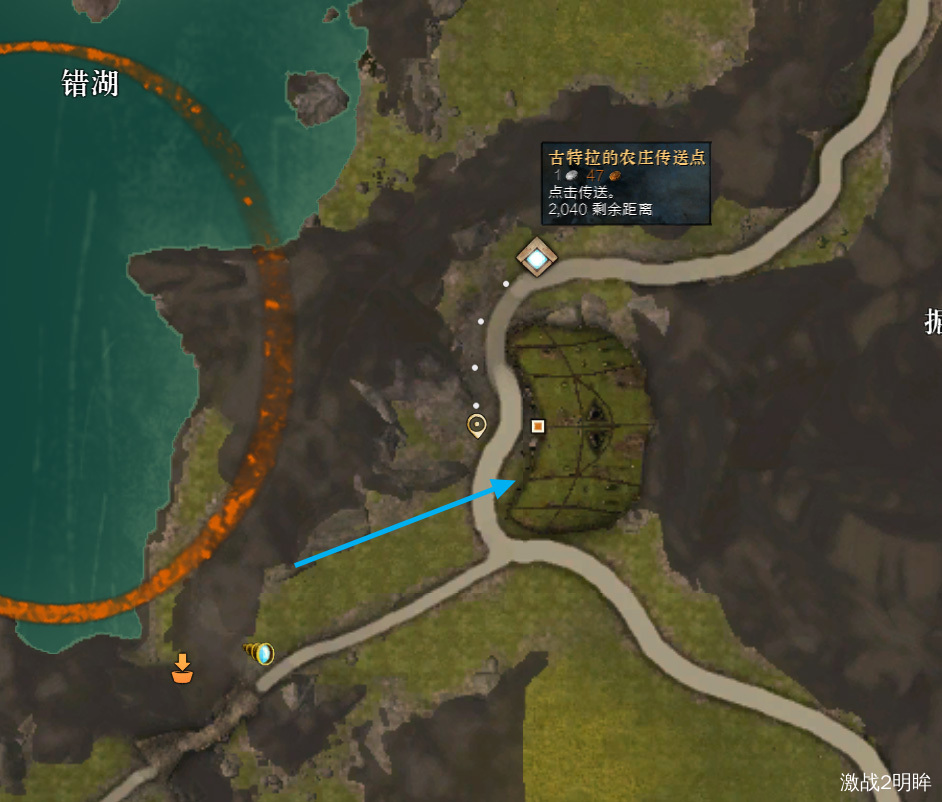Select the orange square point-of-interest marker
Screen dimensions: 942x802
538,426
